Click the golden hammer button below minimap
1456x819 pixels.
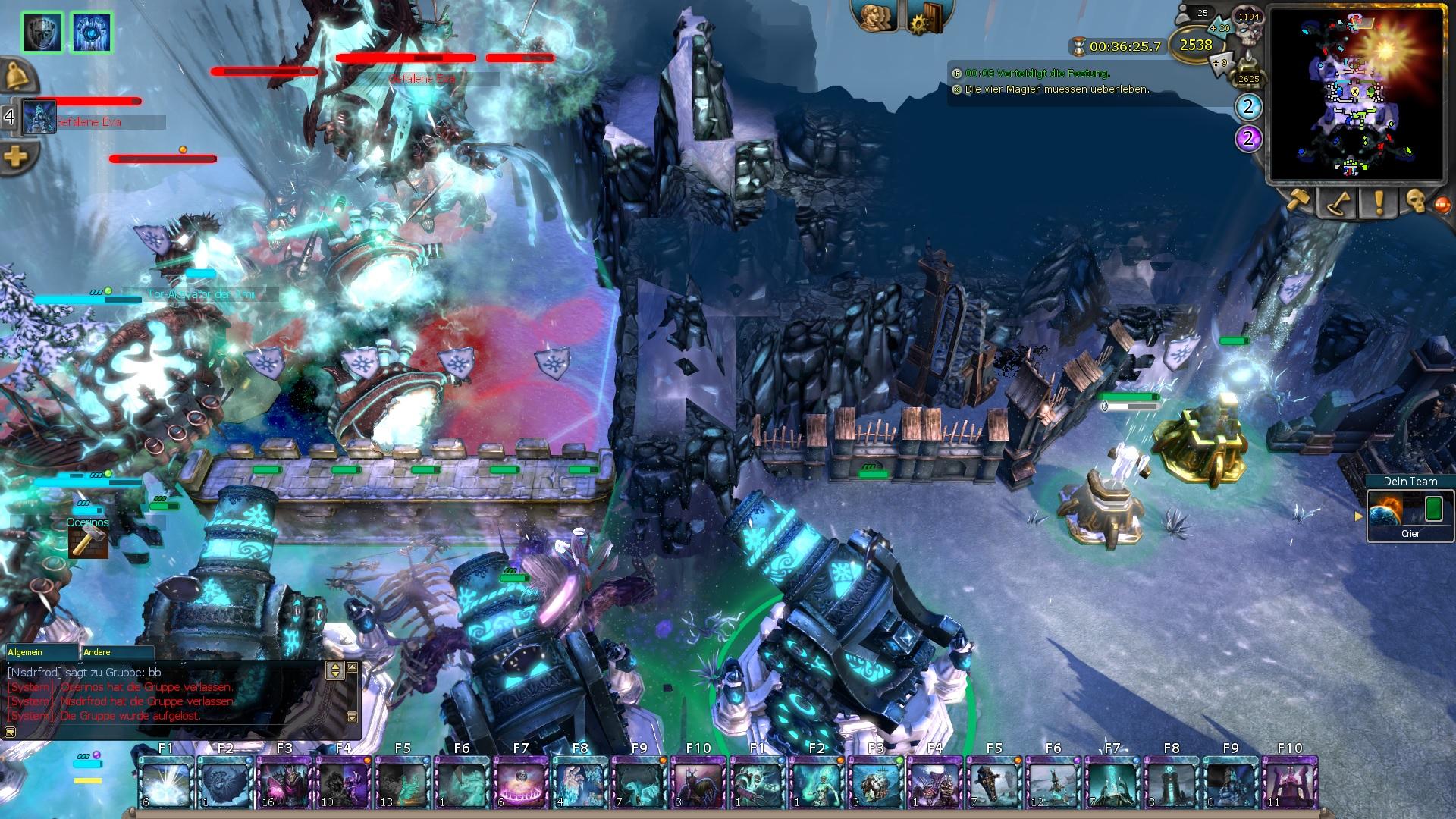click(1298, 202)
